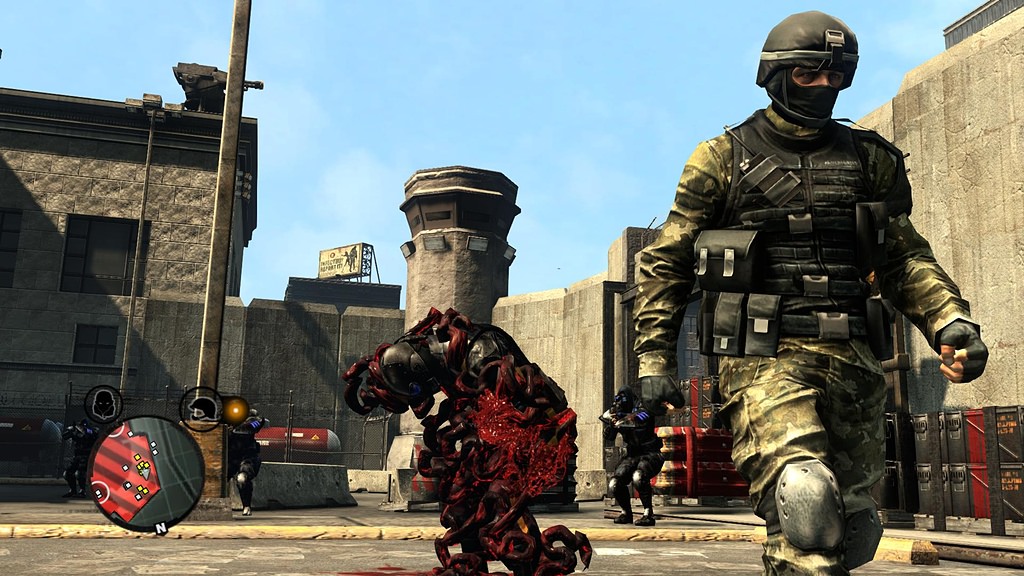Open the circular minimap

point(145,474)
